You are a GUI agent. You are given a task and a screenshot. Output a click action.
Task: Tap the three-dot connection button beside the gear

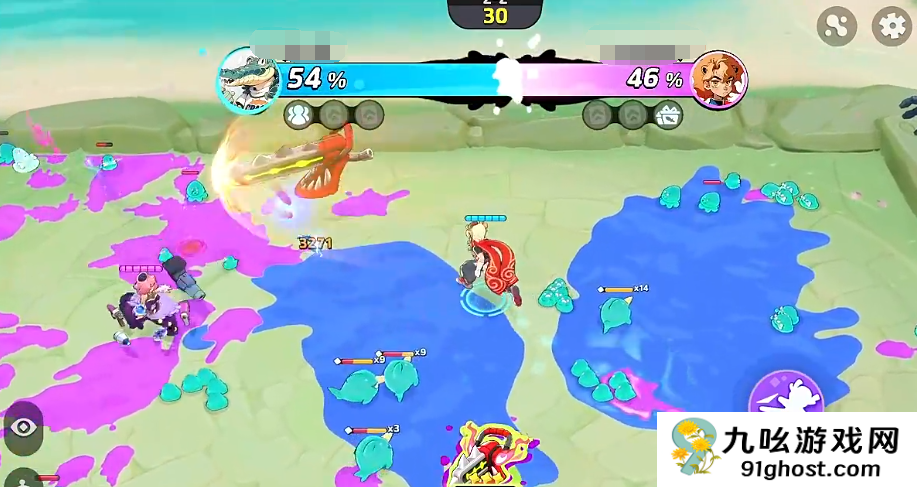tap(837, 26)
